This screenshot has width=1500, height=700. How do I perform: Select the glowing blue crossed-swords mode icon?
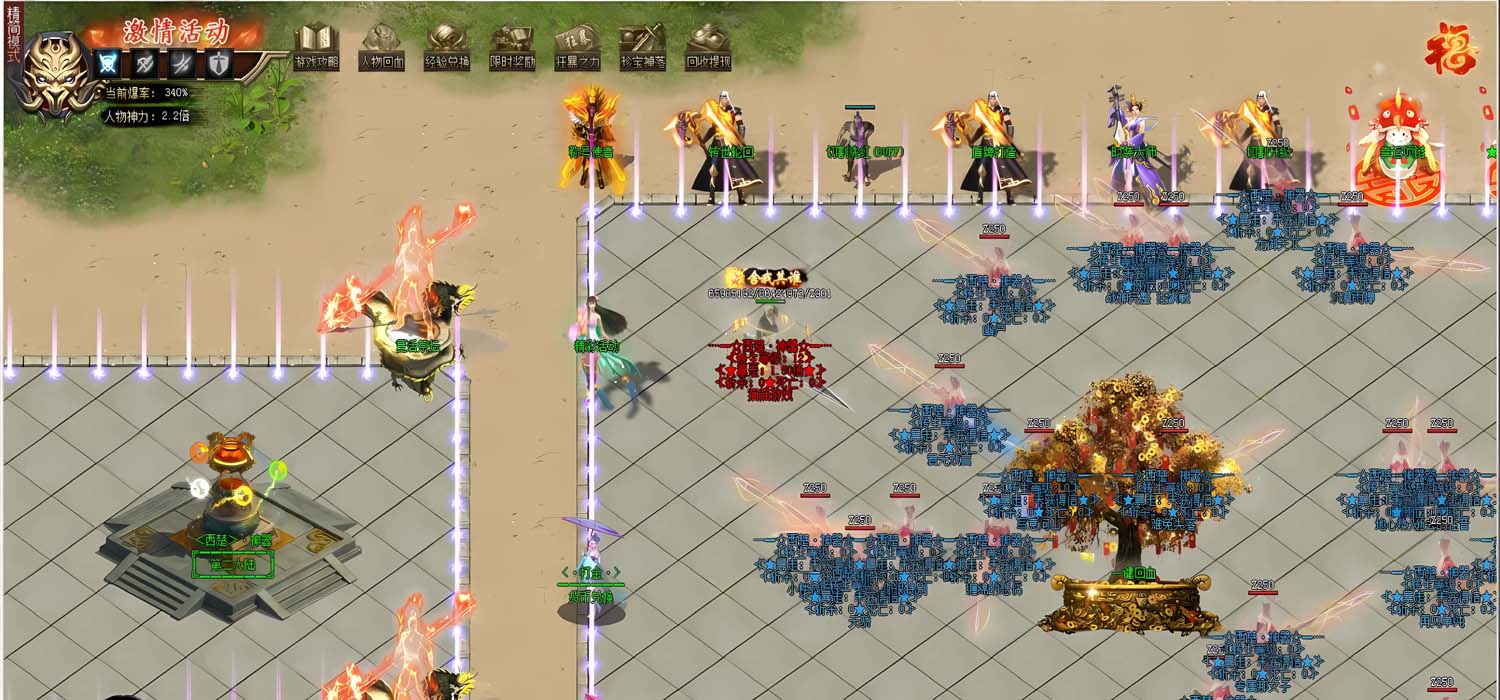point(107,64)
